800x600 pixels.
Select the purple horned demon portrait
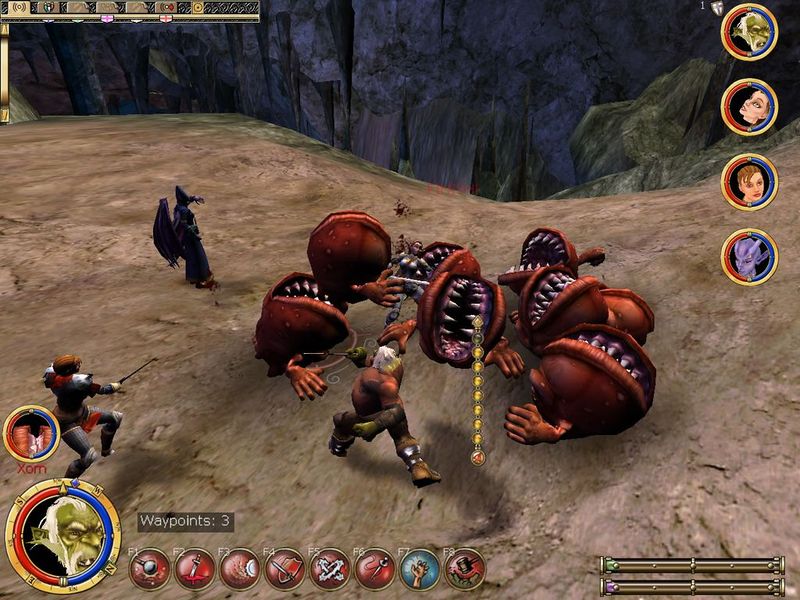point(749,256)
